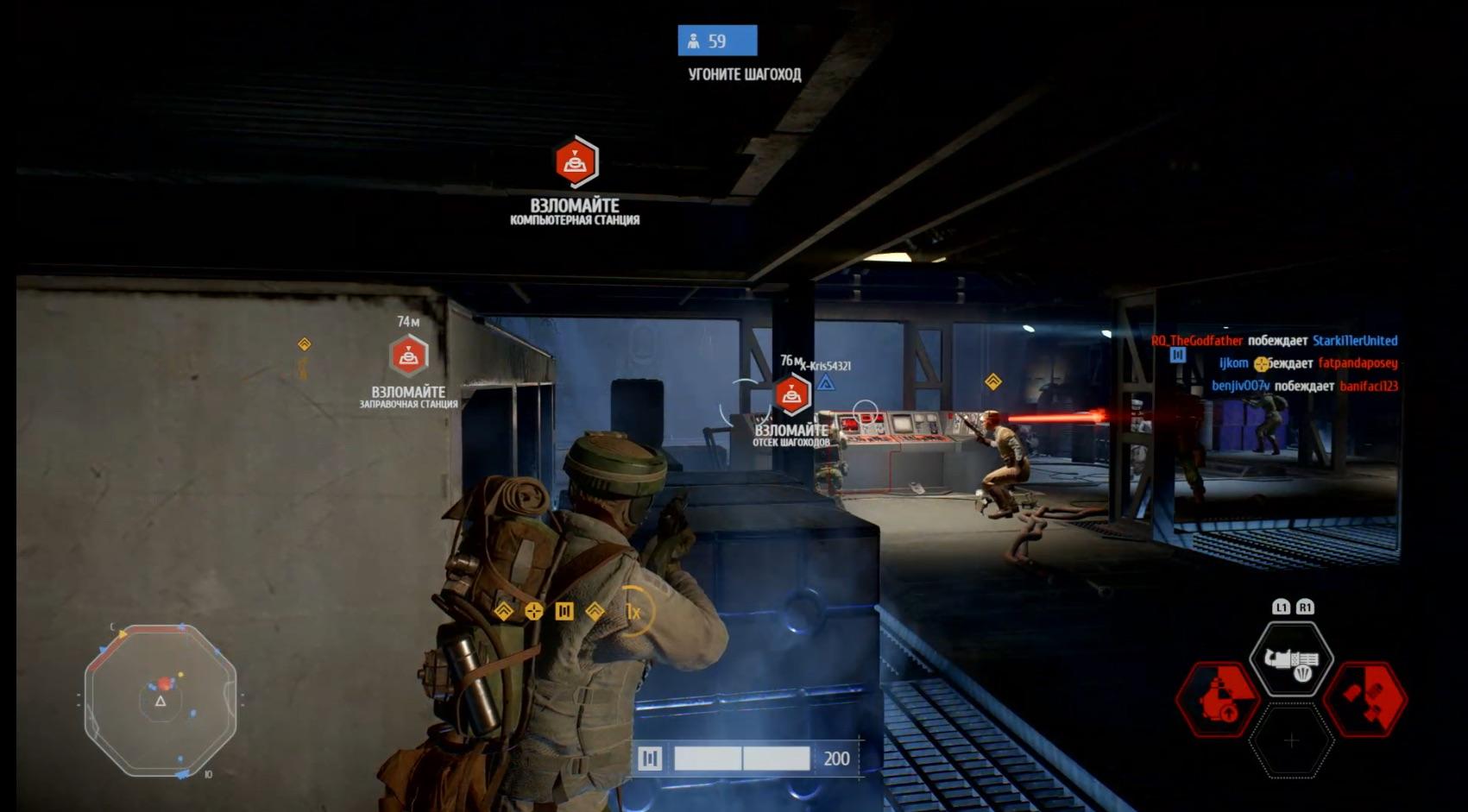The height and width of the screenshot is (812, 1468).
Task: Click the benjiv007v kill feed entry
Action: point(1304,386)
